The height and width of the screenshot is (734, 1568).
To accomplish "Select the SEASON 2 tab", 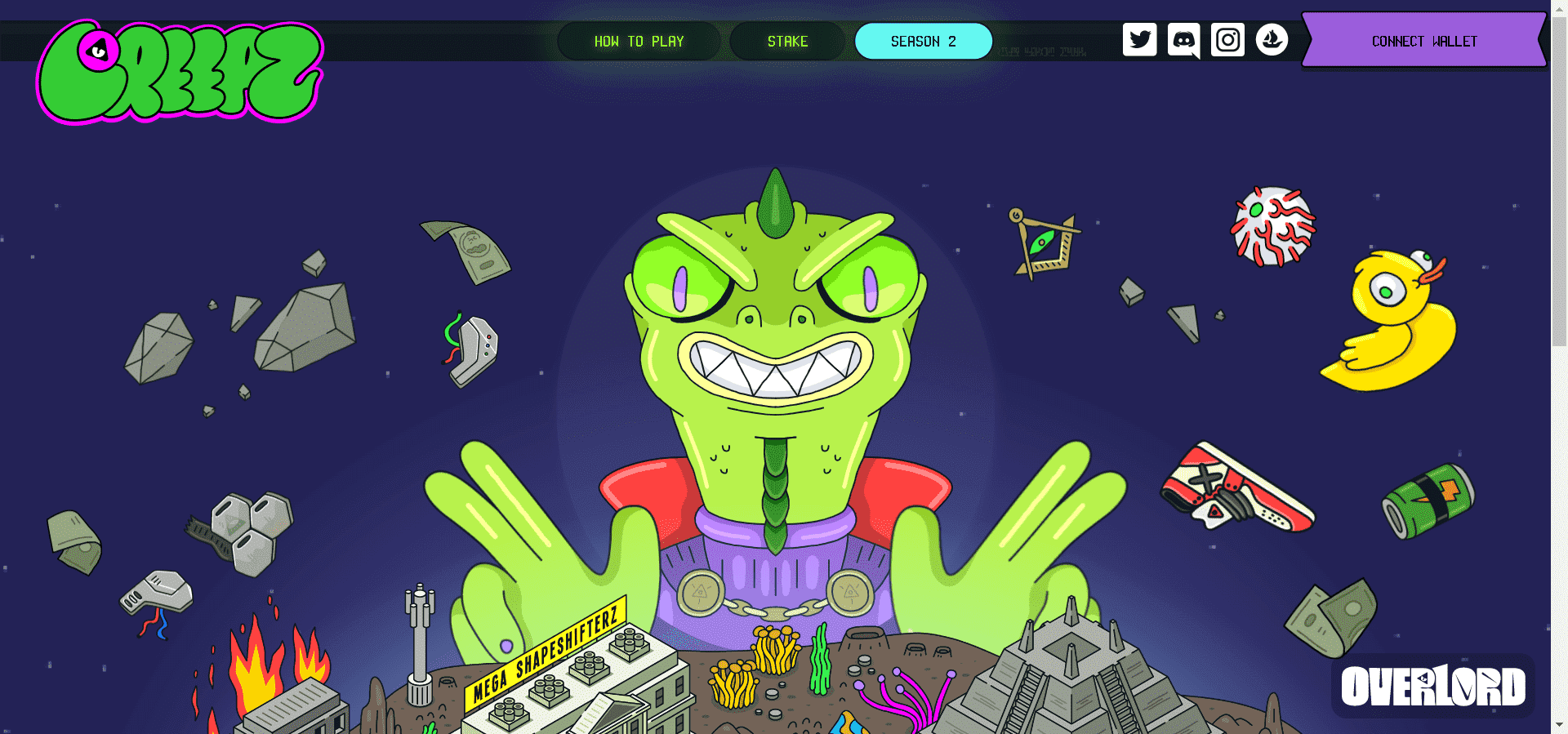I will pyautogui.click(x=924, y=41).
